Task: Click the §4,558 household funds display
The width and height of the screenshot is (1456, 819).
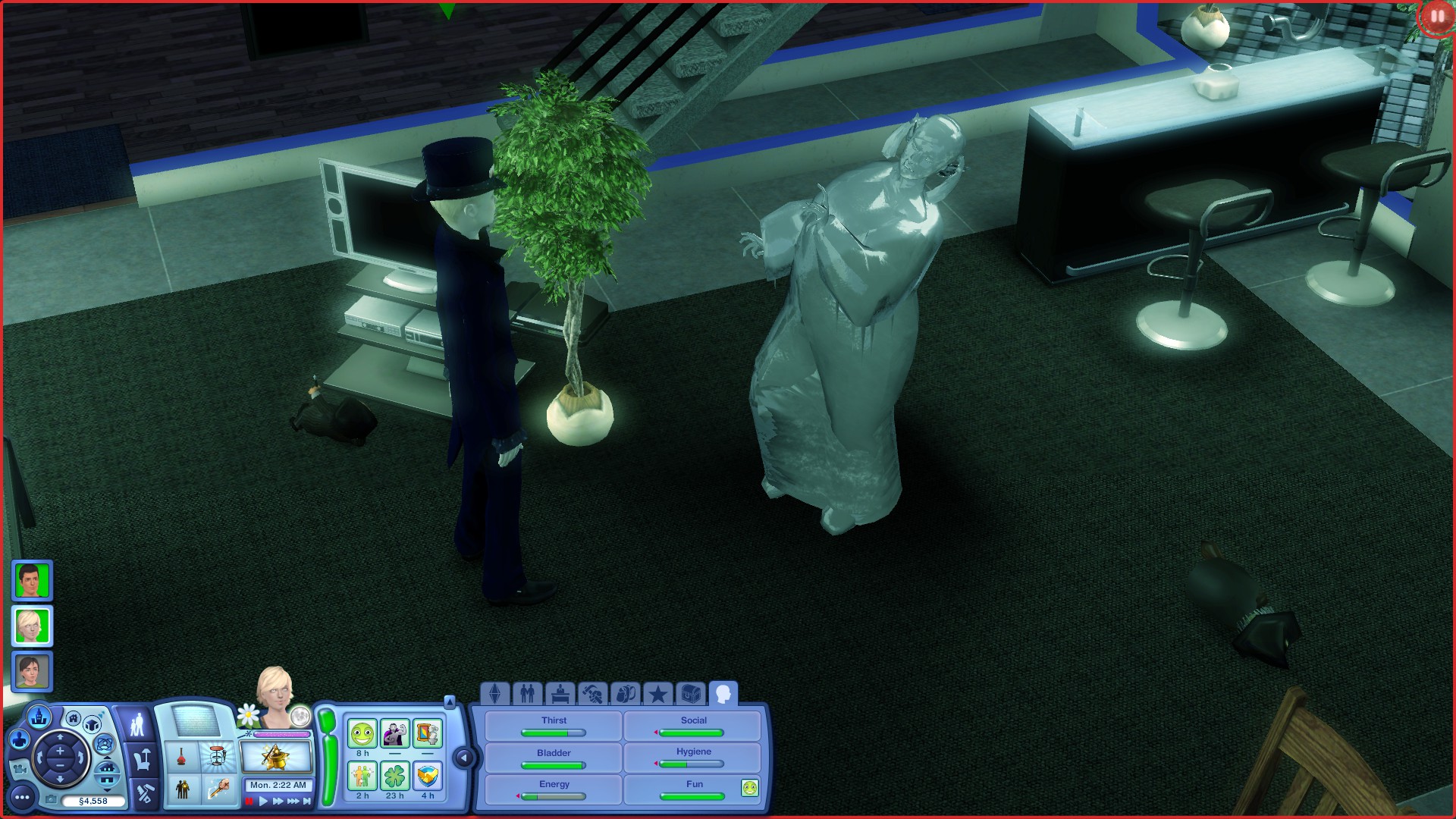Action: coord(93,801)
